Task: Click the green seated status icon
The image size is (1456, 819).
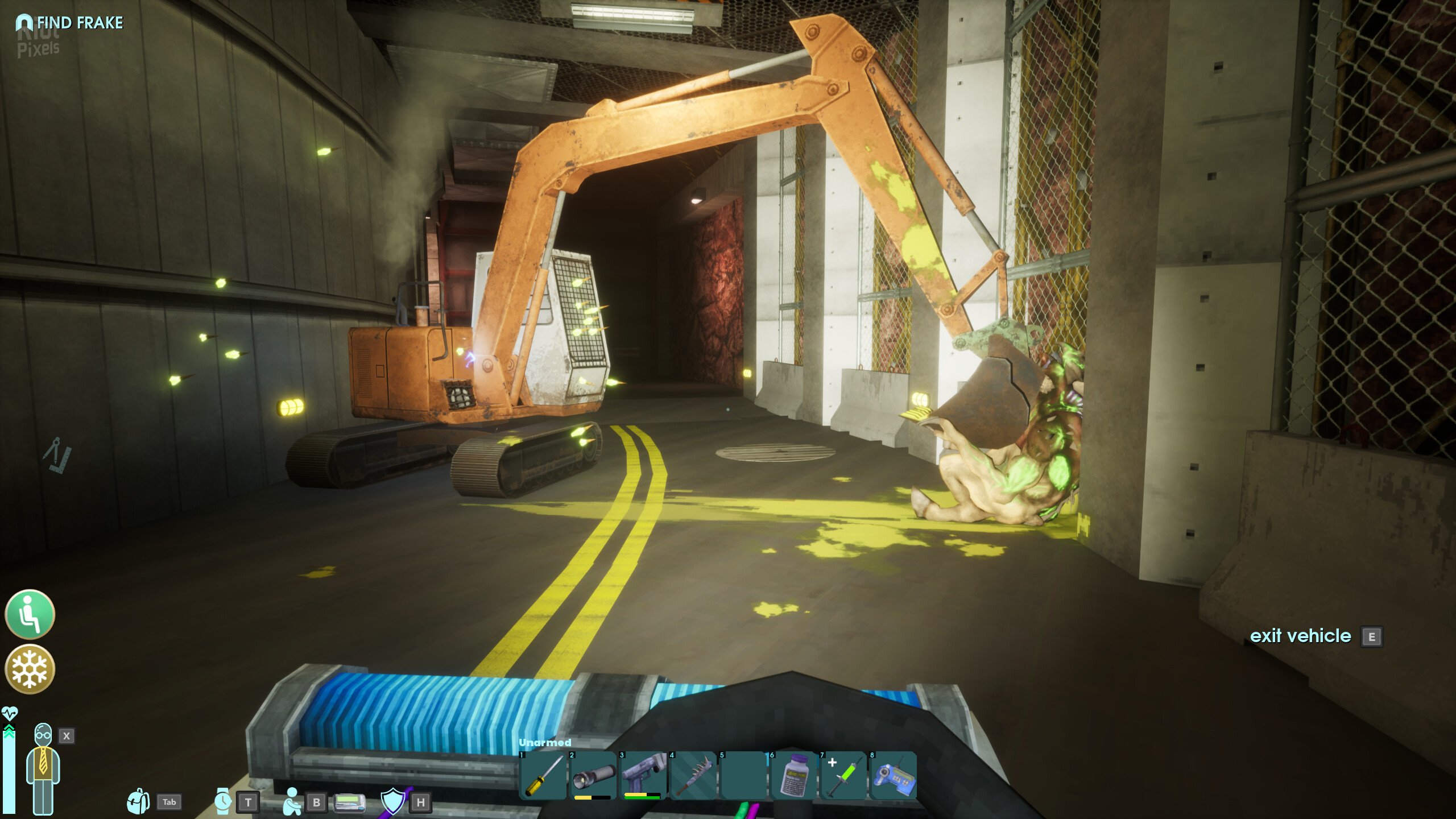Action: (30, 614)
